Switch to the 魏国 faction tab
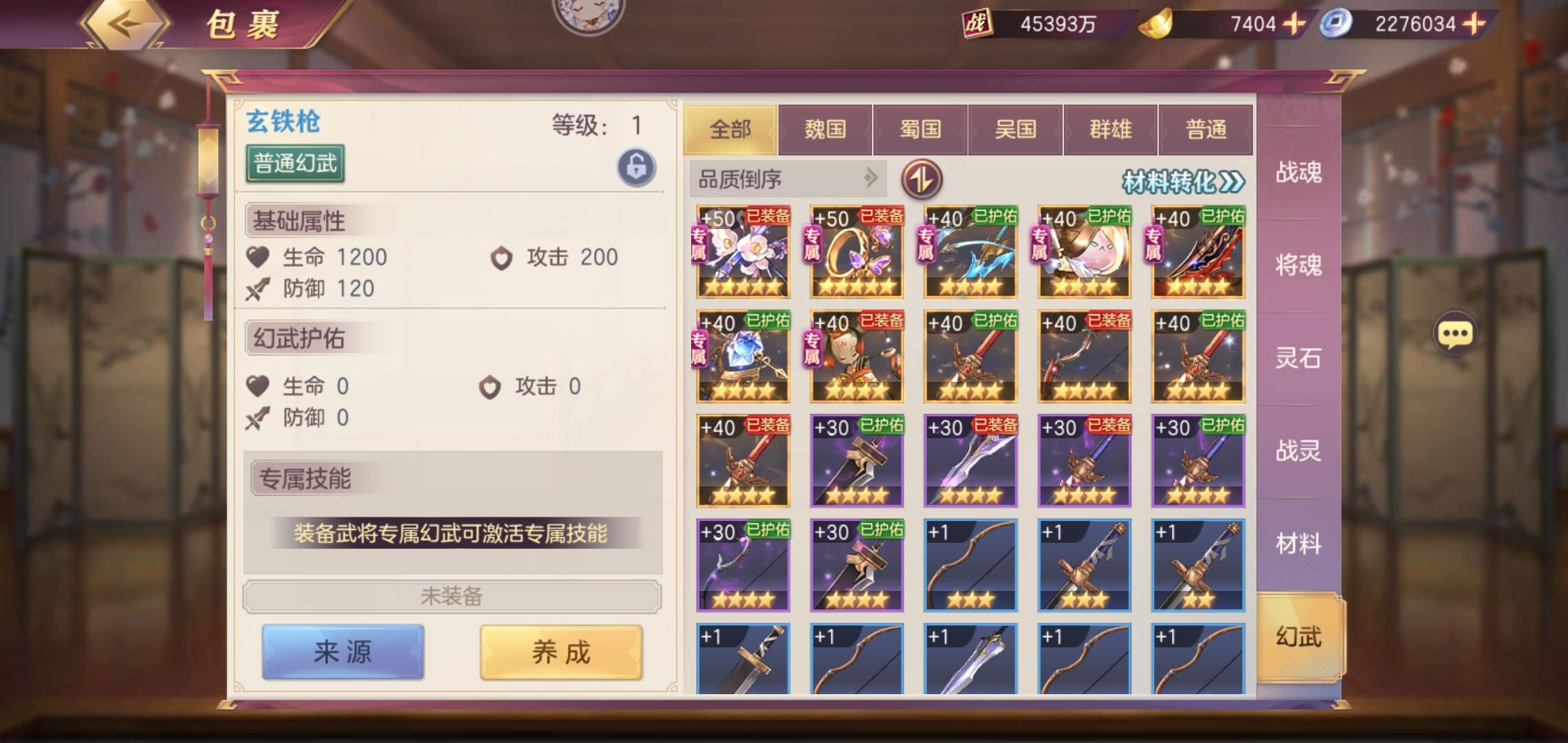 [x=825, y=129]
